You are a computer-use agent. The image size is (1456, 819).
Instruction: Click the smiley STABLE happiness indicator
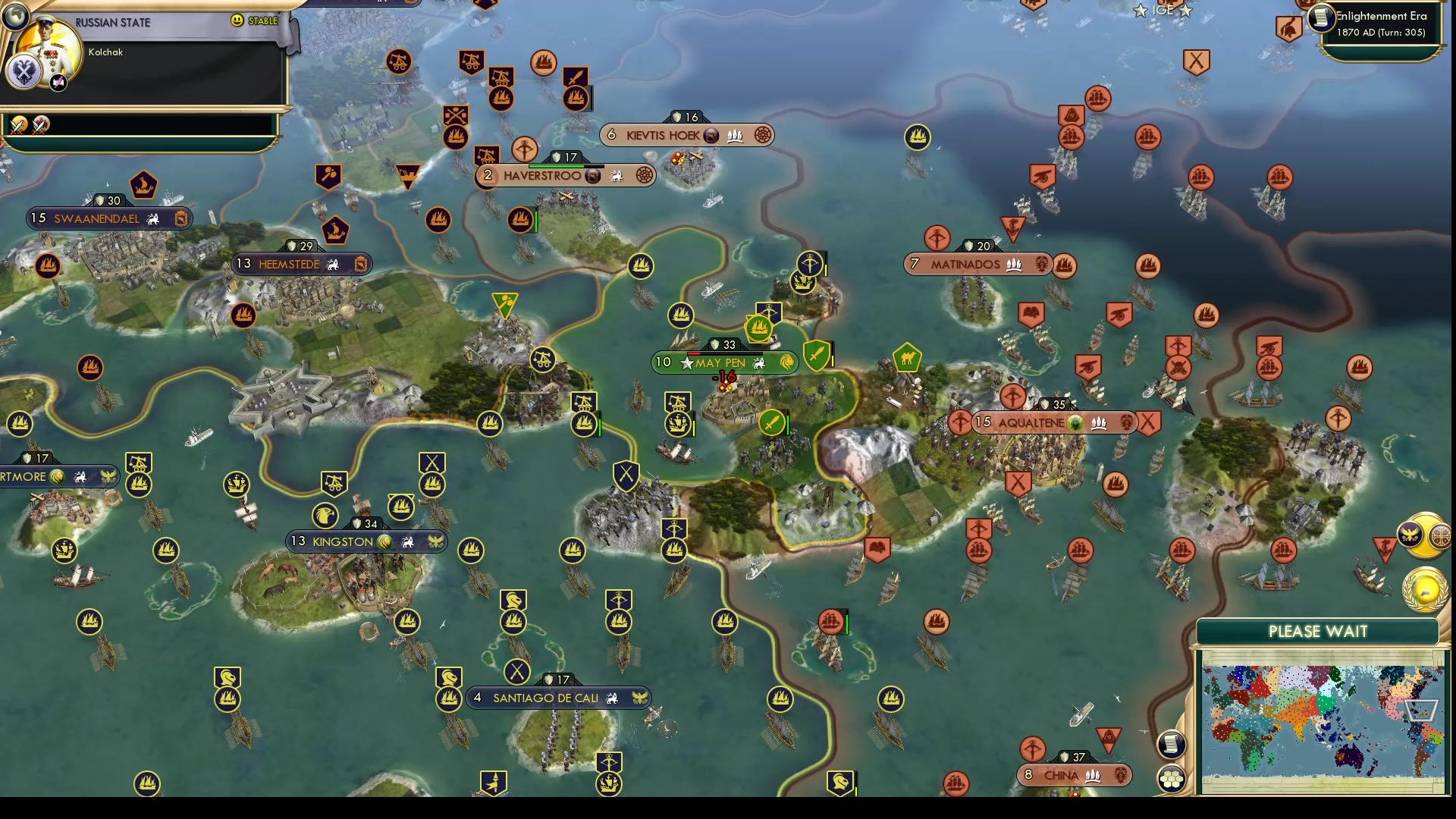tap(238, 20)
